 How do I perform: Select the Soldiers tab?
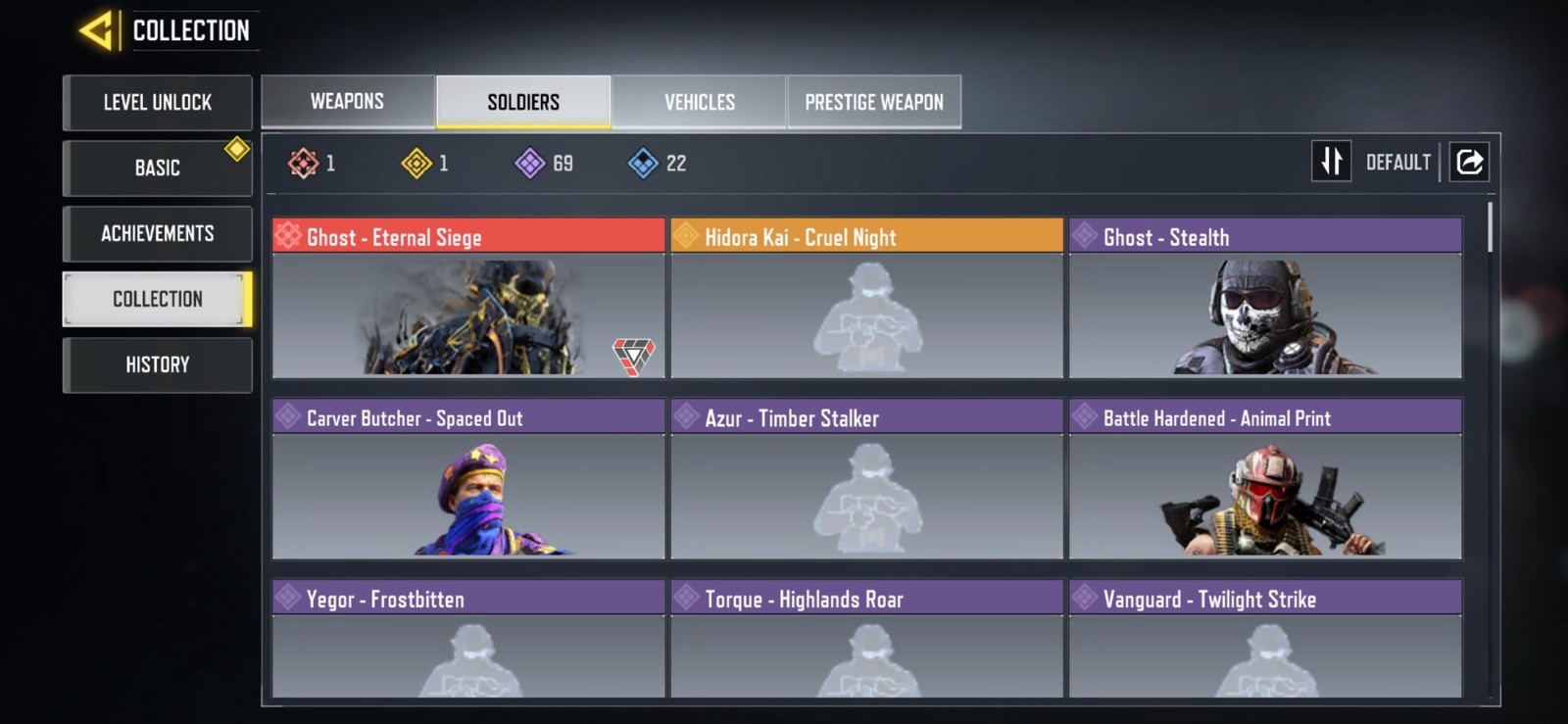523,102
